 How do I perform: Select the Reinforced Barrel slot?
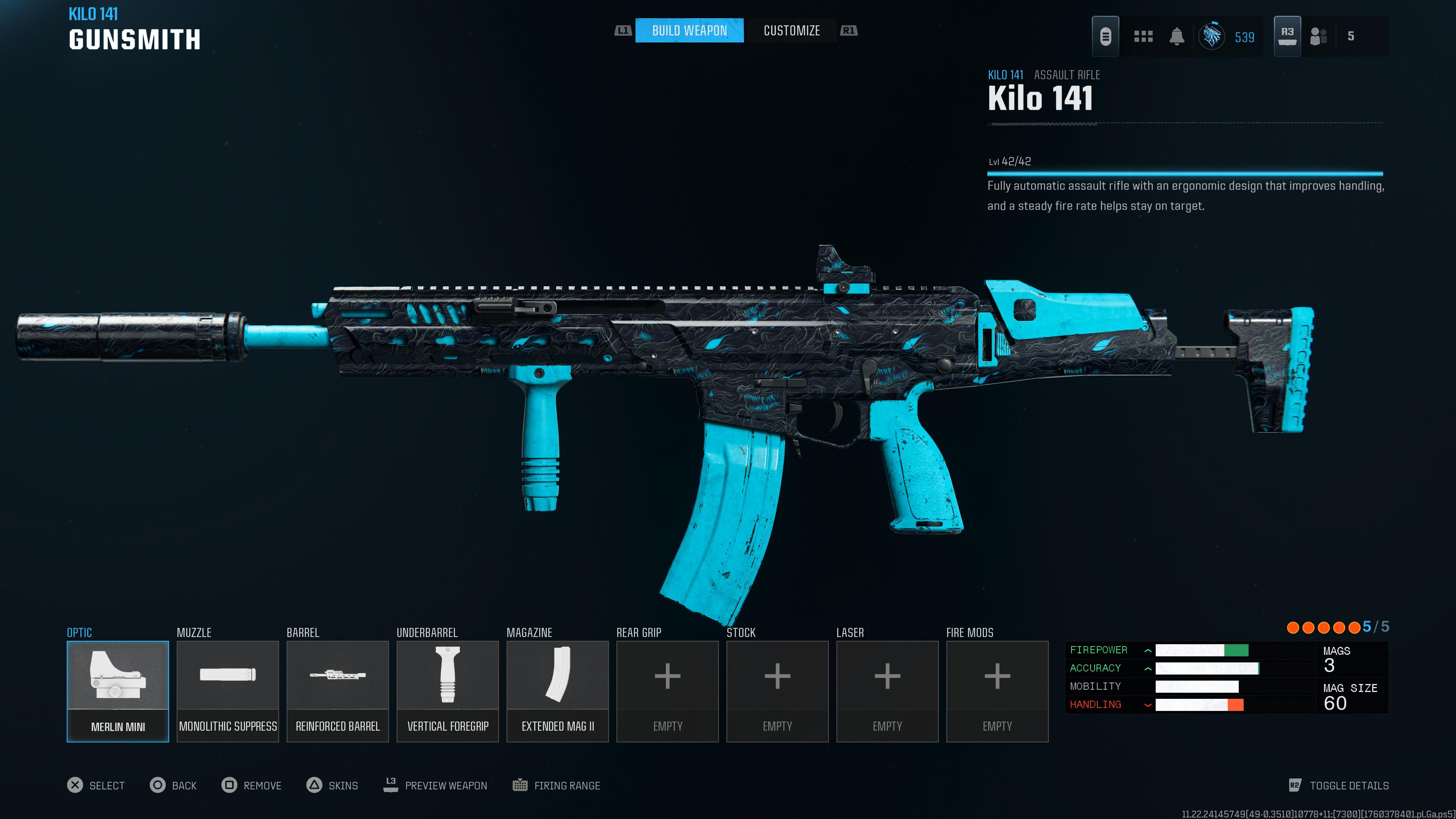(337, 691)
